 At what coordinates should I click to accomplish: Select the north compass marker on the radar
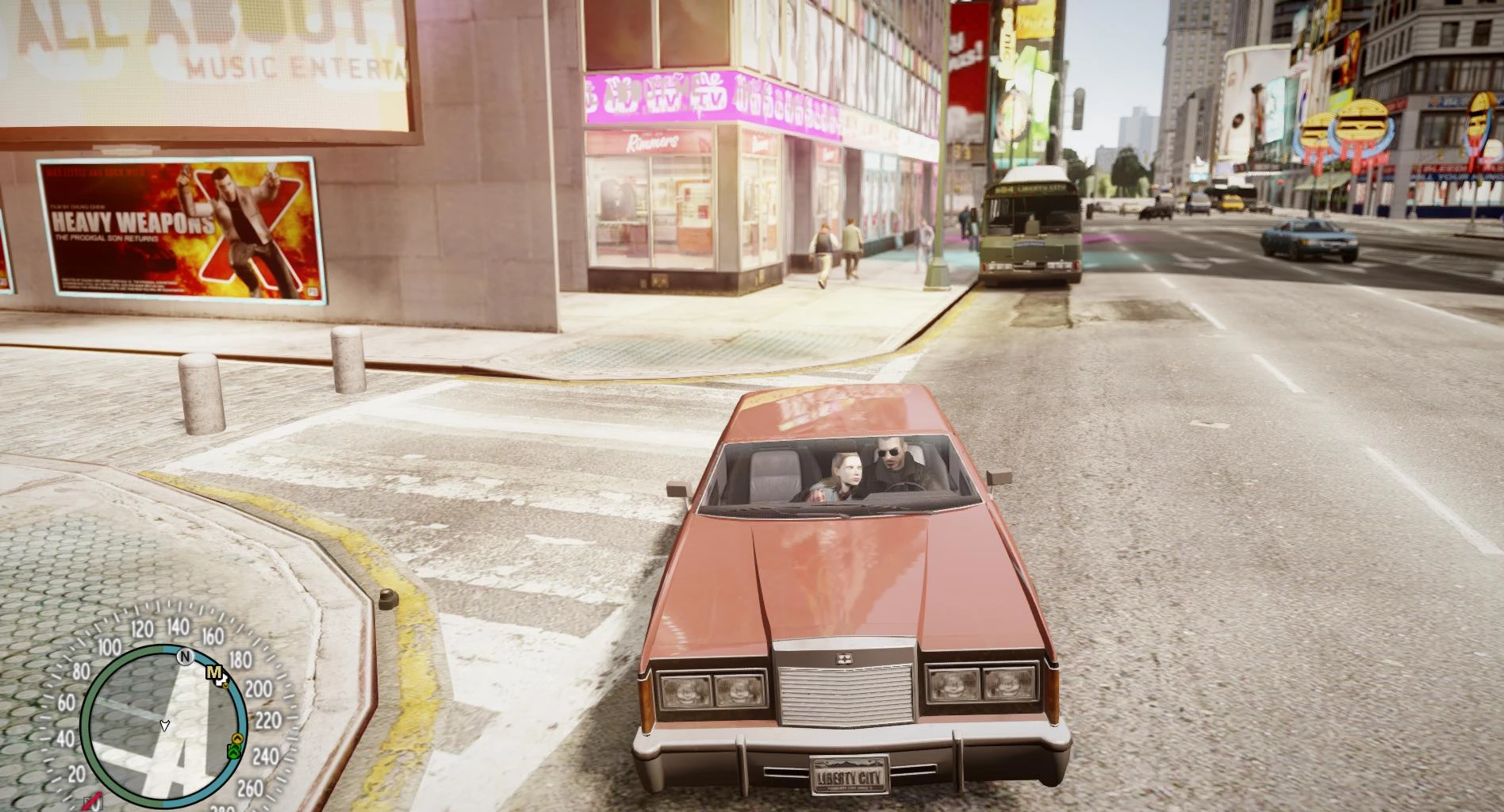click(x=185, y=657)
